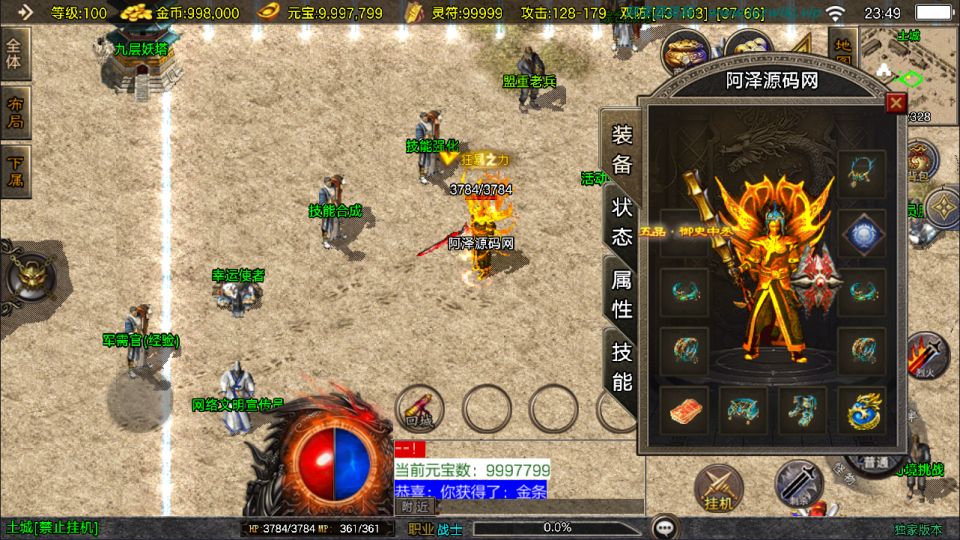960x540 pixels.
Task: Toggle the 挂机 auto-battle button
Action: pyautogui.click(x=718, y=485)
